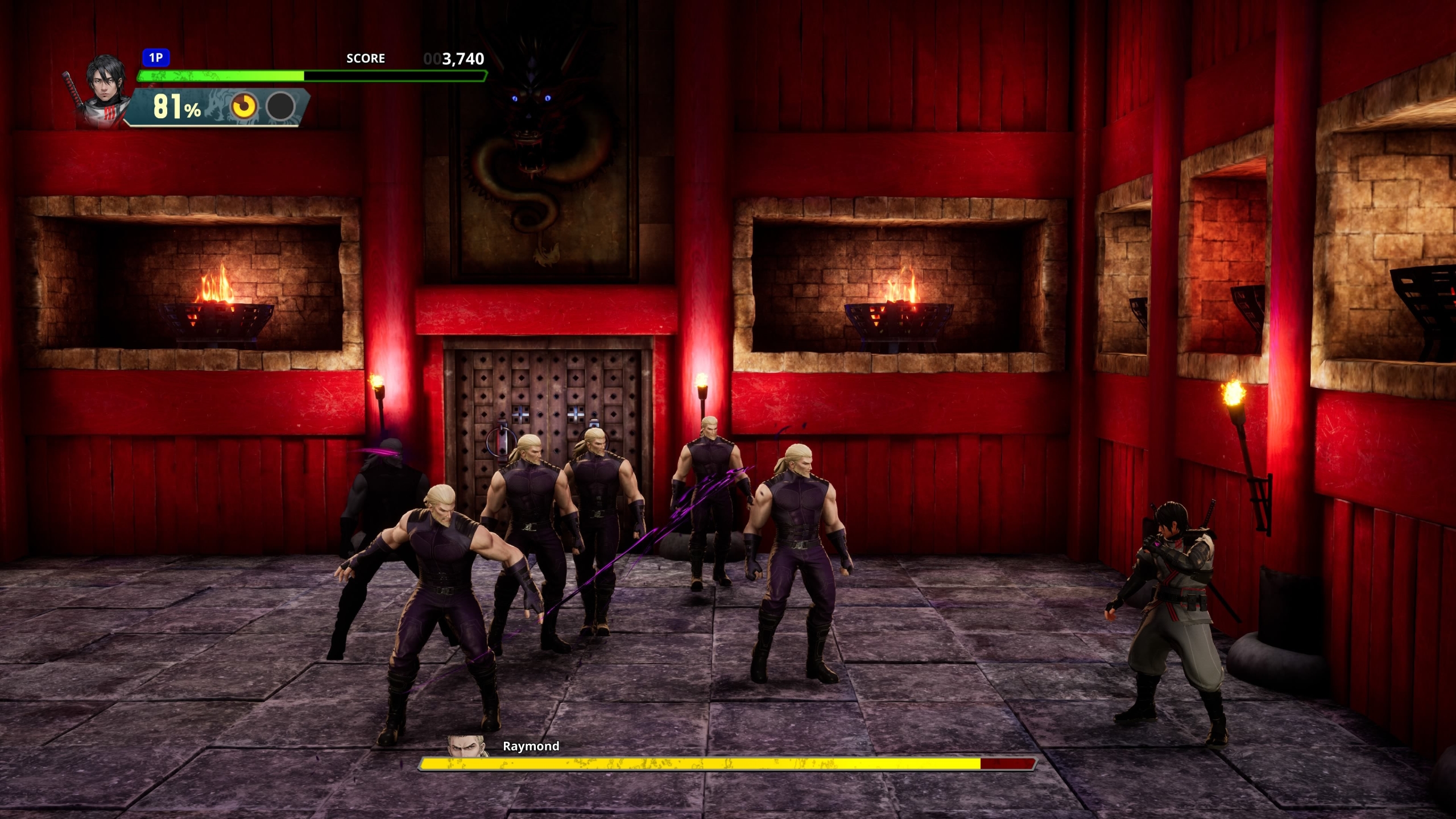Select the blue 1P player badge

[156, 57]
